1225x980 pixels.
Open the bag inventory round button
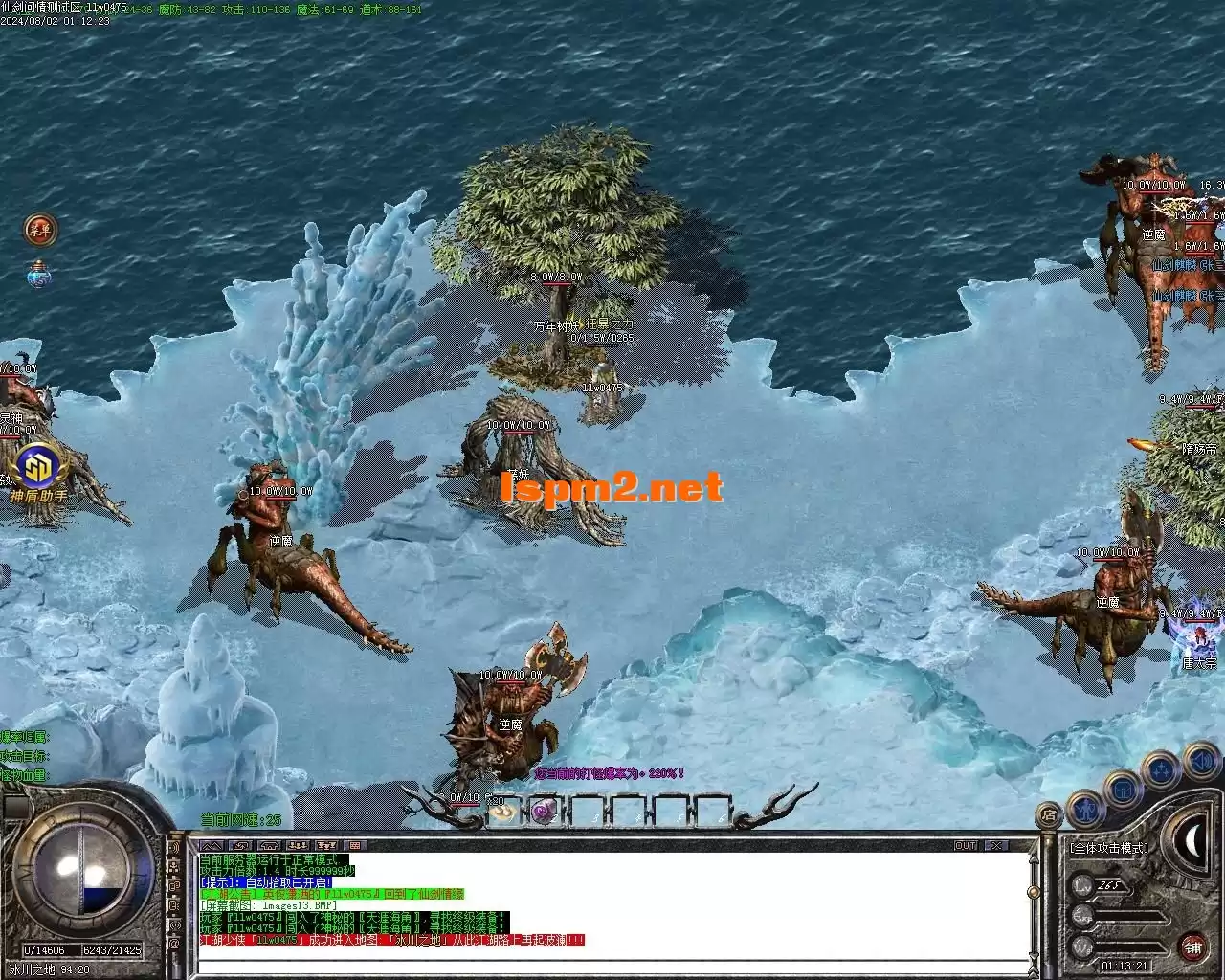(1124, 790)
